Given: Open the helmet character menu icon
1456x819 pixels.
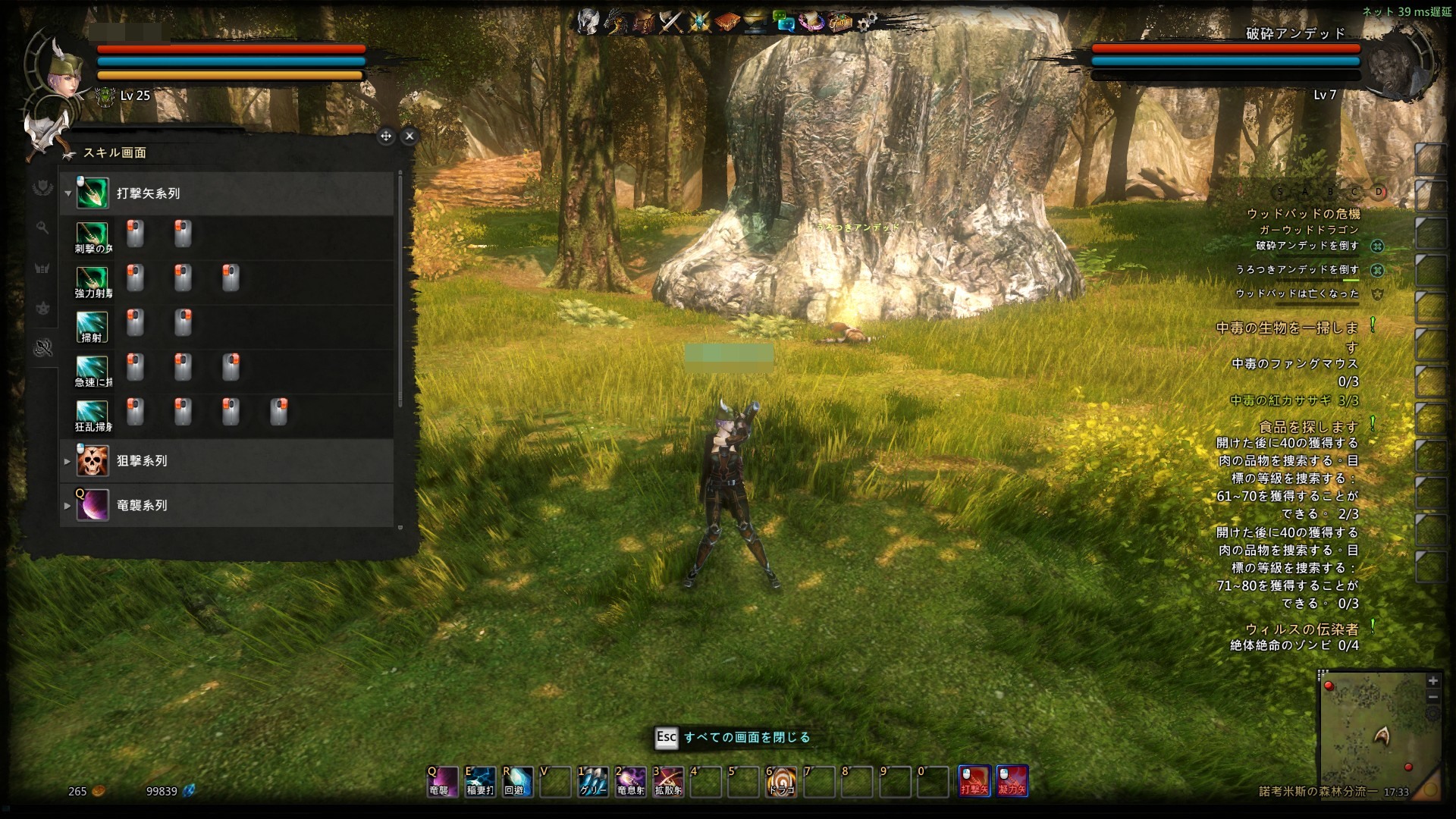Looking at the screenshot, I should coord(588,23).
